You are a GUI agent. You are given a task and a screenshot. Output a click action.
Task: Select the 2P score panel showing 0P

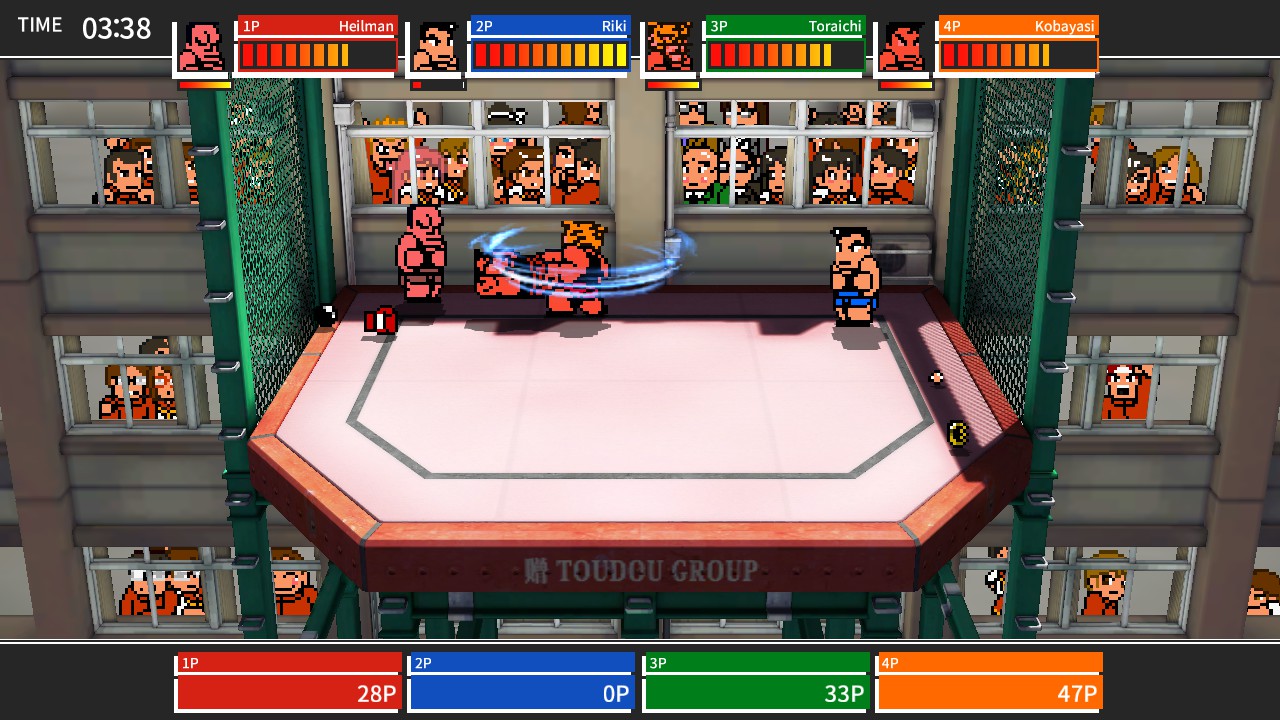point(521,692)
